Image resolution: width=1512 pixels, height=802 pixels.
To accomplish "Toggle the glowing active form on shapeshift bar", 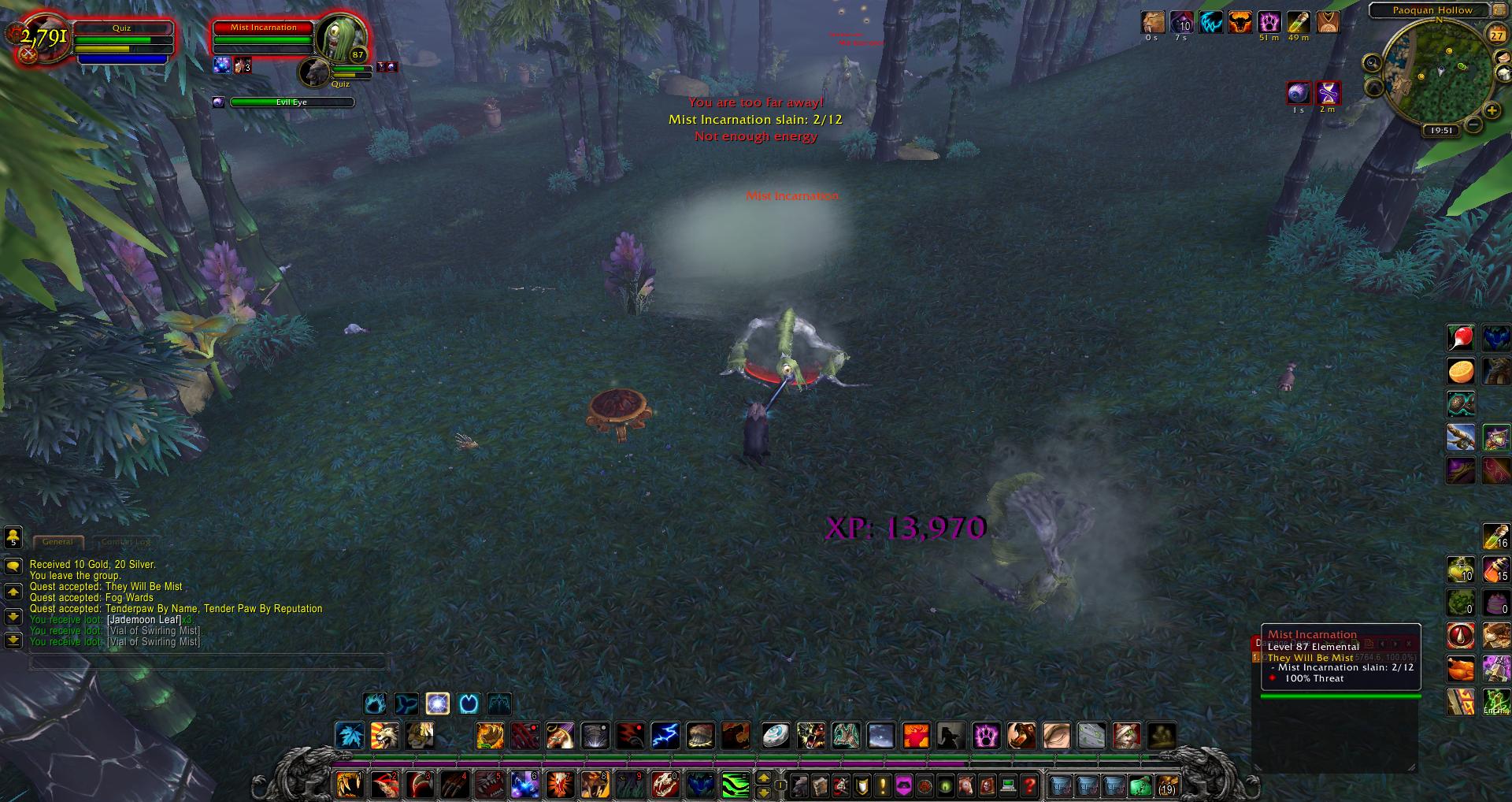I will tap(437, 704).
